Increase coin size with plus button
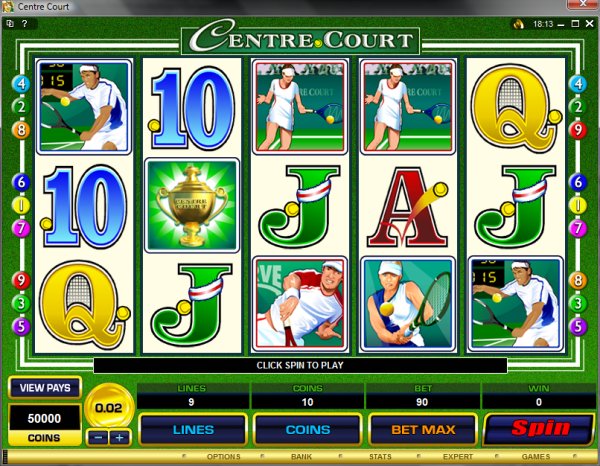Screen dimensions: 600x466 pyautogui.click(x=119, y=438)
